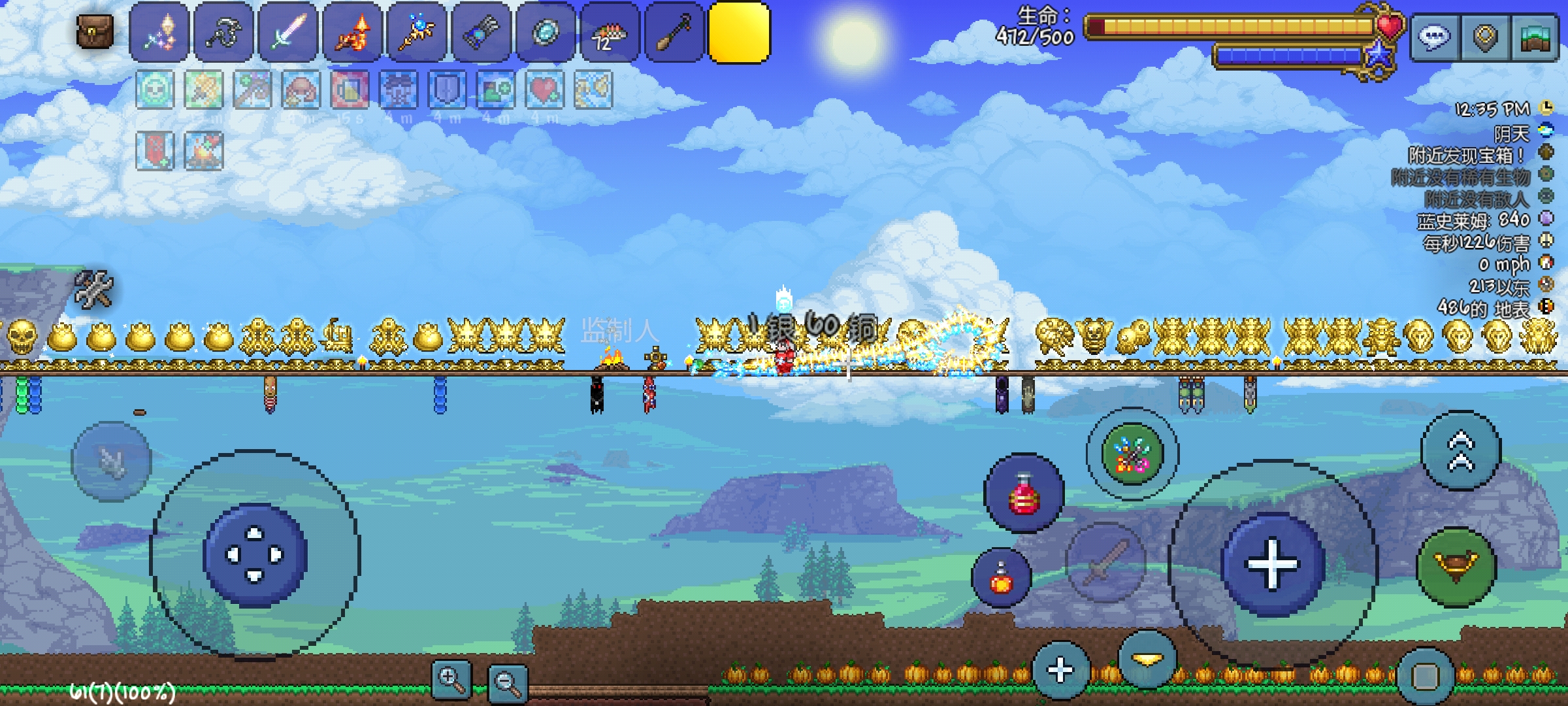This screenshot has height=706, width=1568.
Task: Select the food item with count 72
Action: coord(609,32)
